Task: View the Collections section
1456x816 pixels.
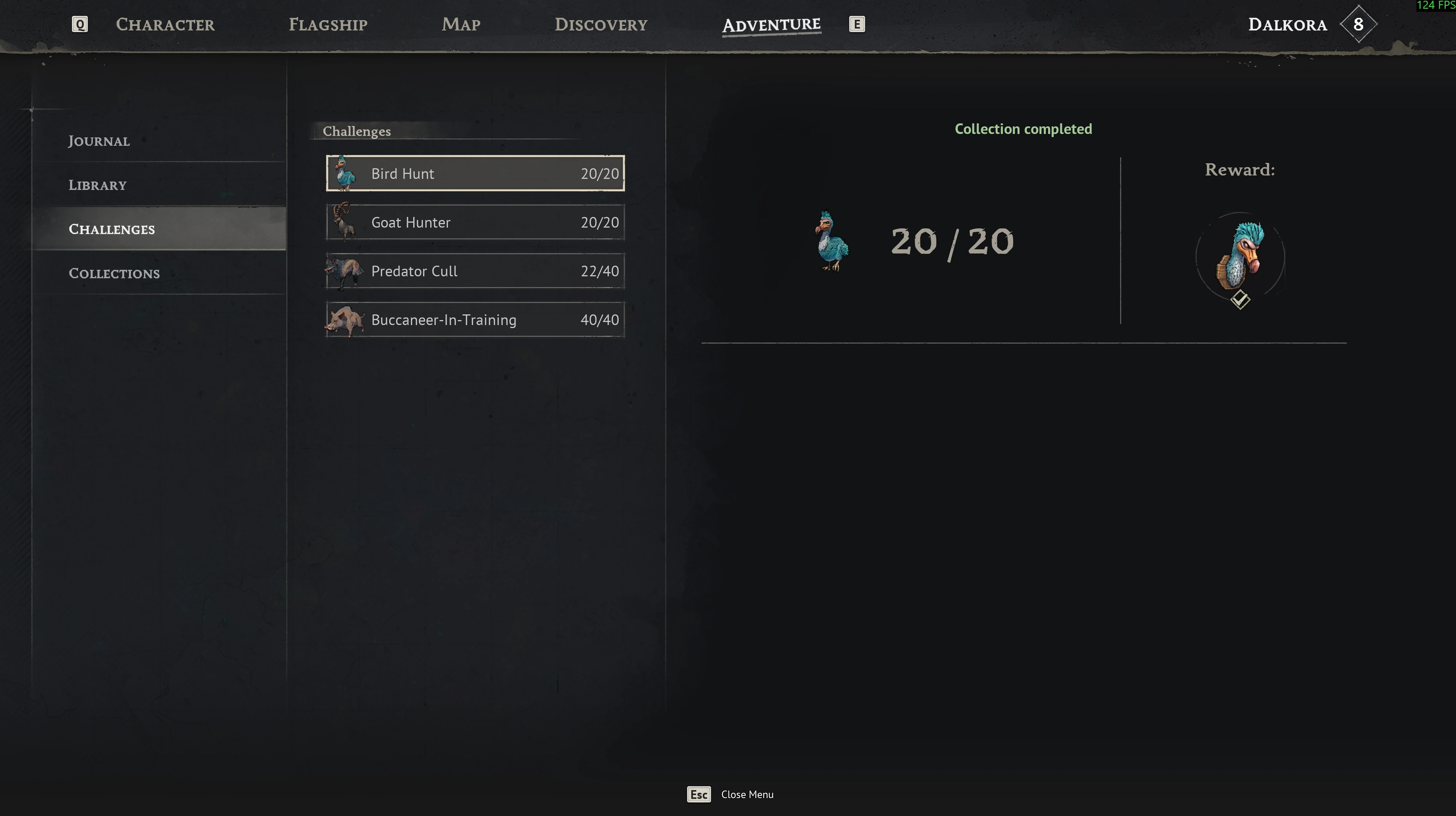Action: pyautogui.click(x=114, y=273)
